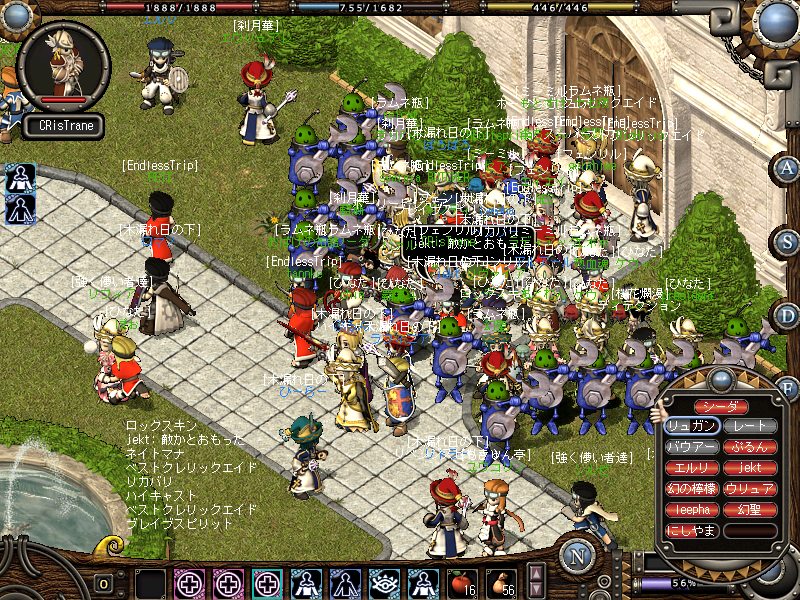This screenshot has height=600, width=800.
Task: Select party member エルリ
Action: 692,468
